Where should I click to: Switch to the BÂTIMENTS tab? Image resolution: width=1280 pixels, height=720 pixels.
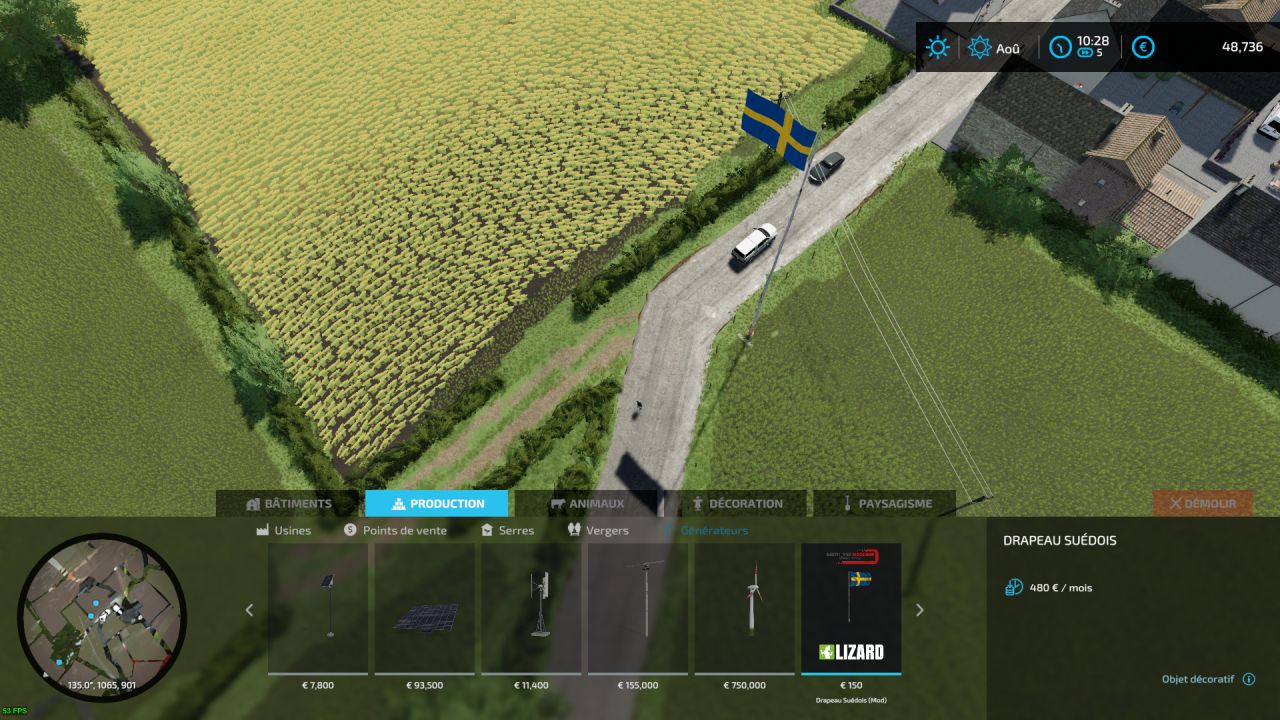291,503
